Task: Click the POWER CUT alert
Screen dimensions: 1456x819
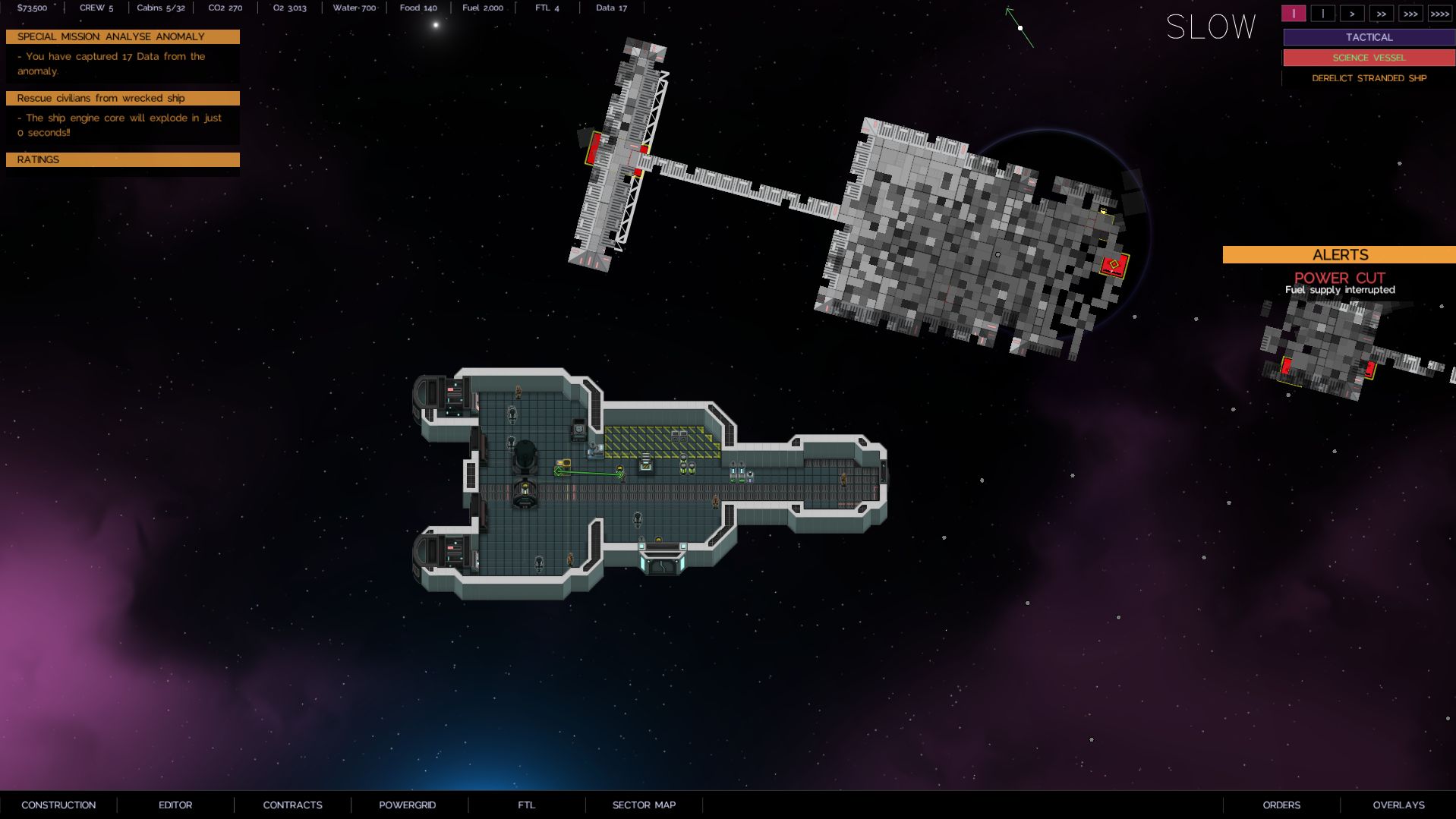Action: pos(1339,278)
